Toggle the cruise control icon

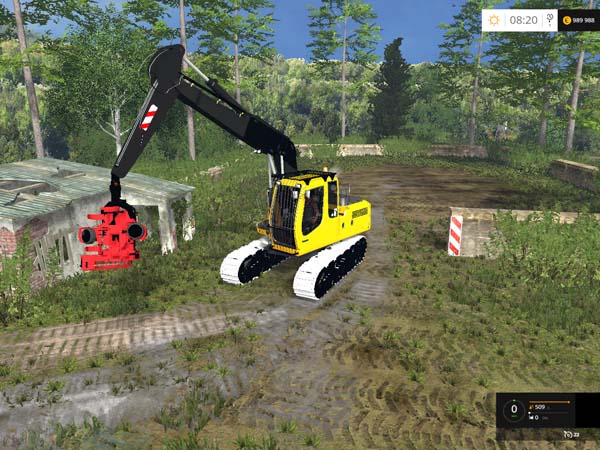point(567,434)
